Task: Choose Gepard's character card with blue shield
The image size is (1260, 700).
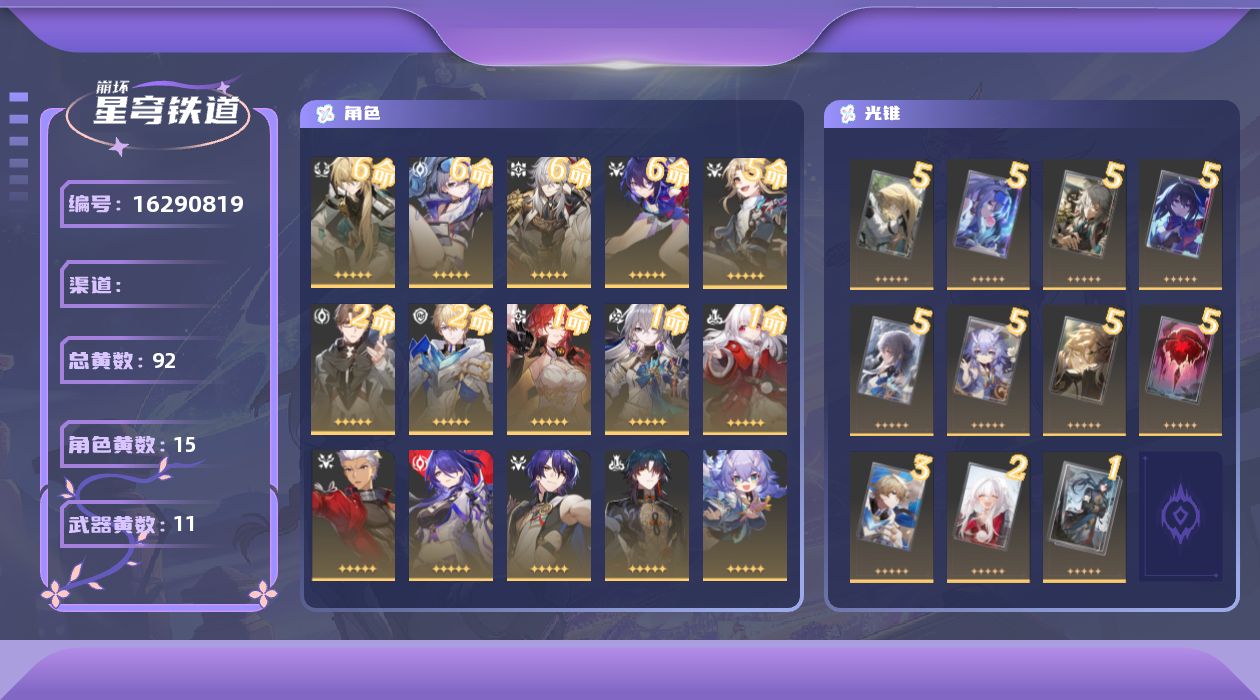Action: point(451,369)
